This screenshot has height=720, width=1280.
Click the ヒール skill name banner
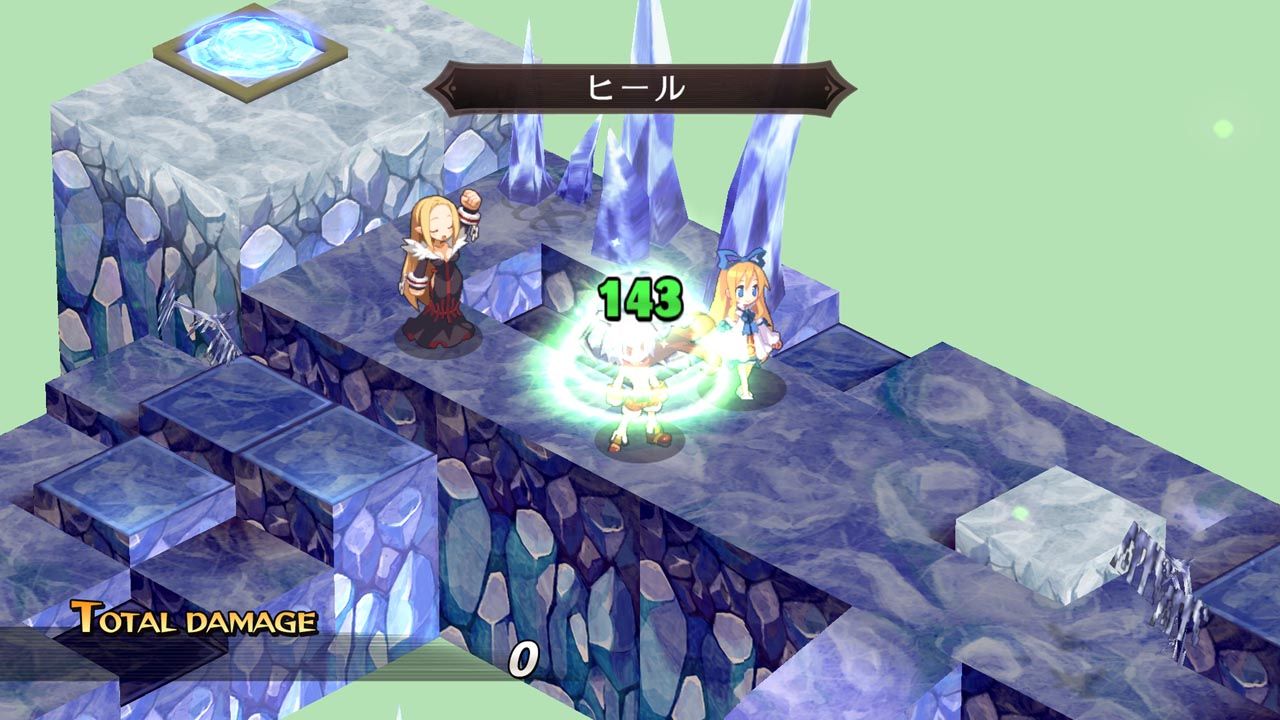click(640, 86)
